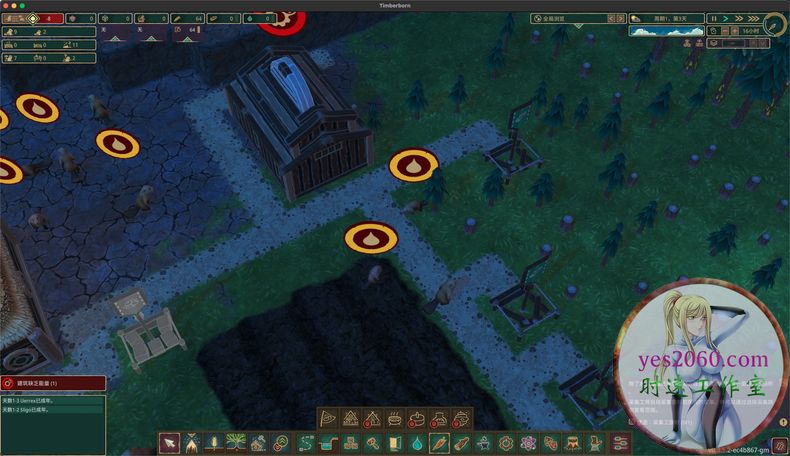Open the settings sliders toolbar button
790x456 pixels.
pos(620,442)
